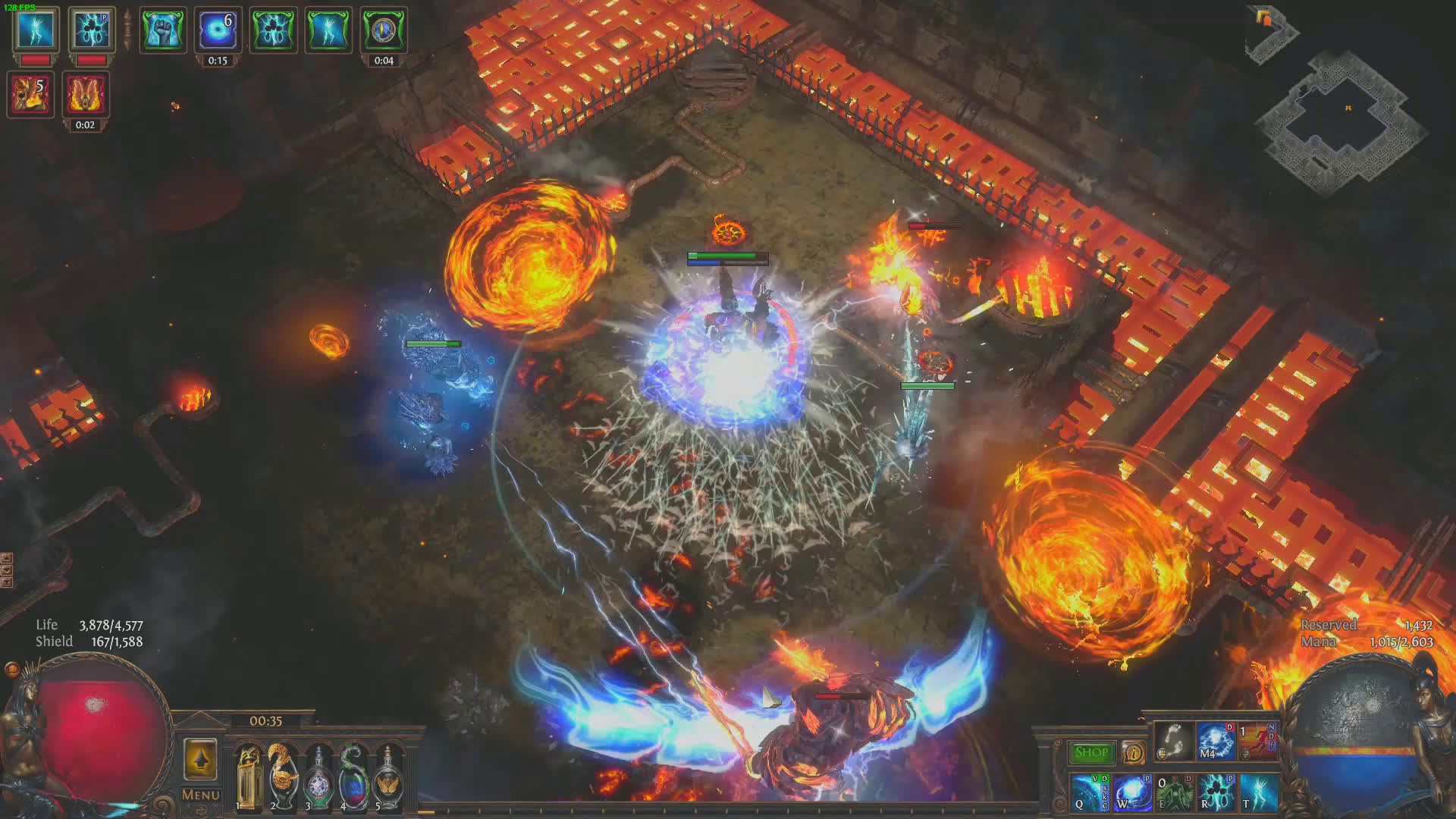This screenshot has width=1456, height=819.
Task: Use the vine-wrapped rainbow flask in slot 4
Action: [353, 778]
